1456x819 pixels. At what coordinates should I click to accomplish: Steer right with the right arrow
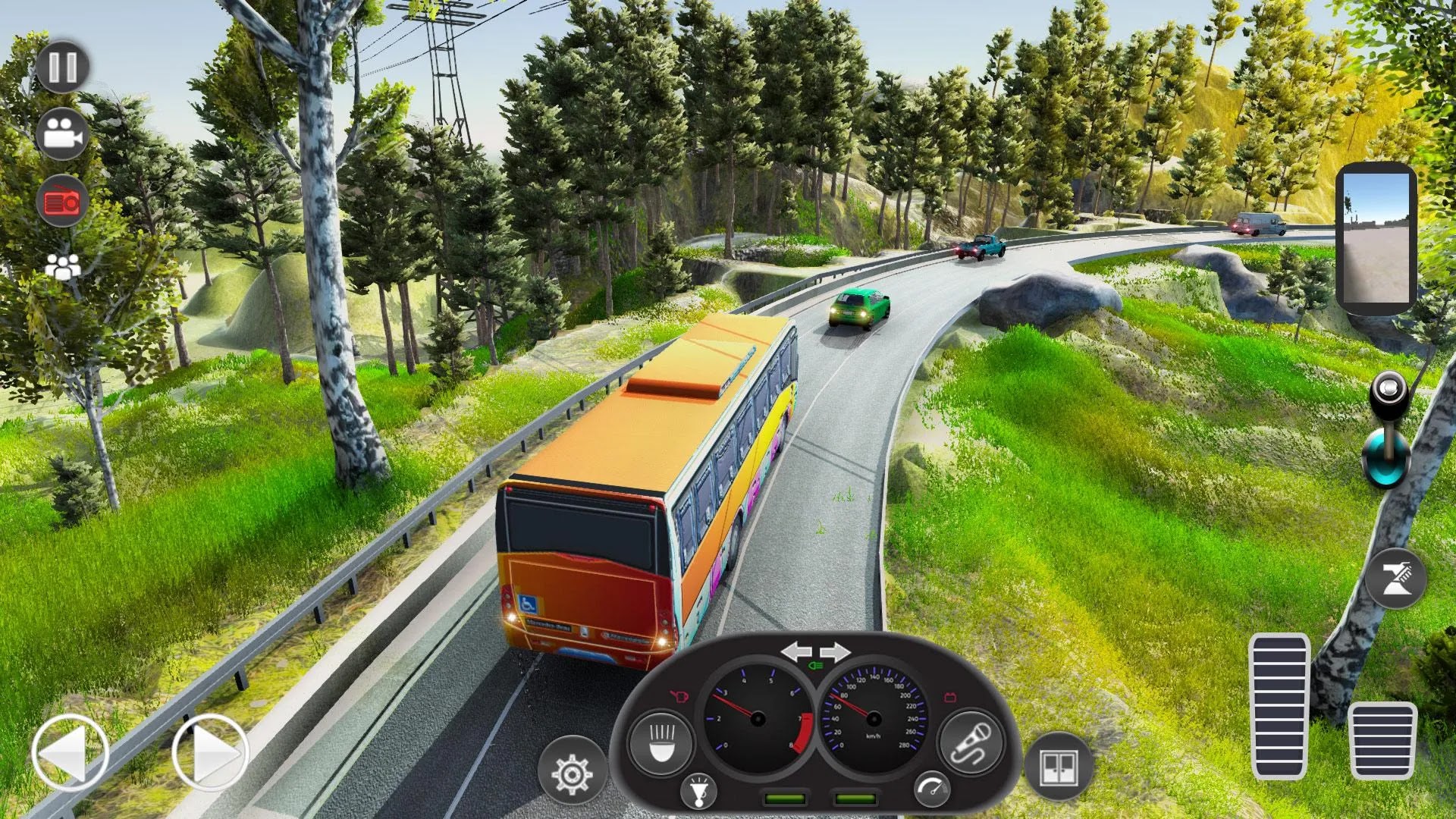210,753
